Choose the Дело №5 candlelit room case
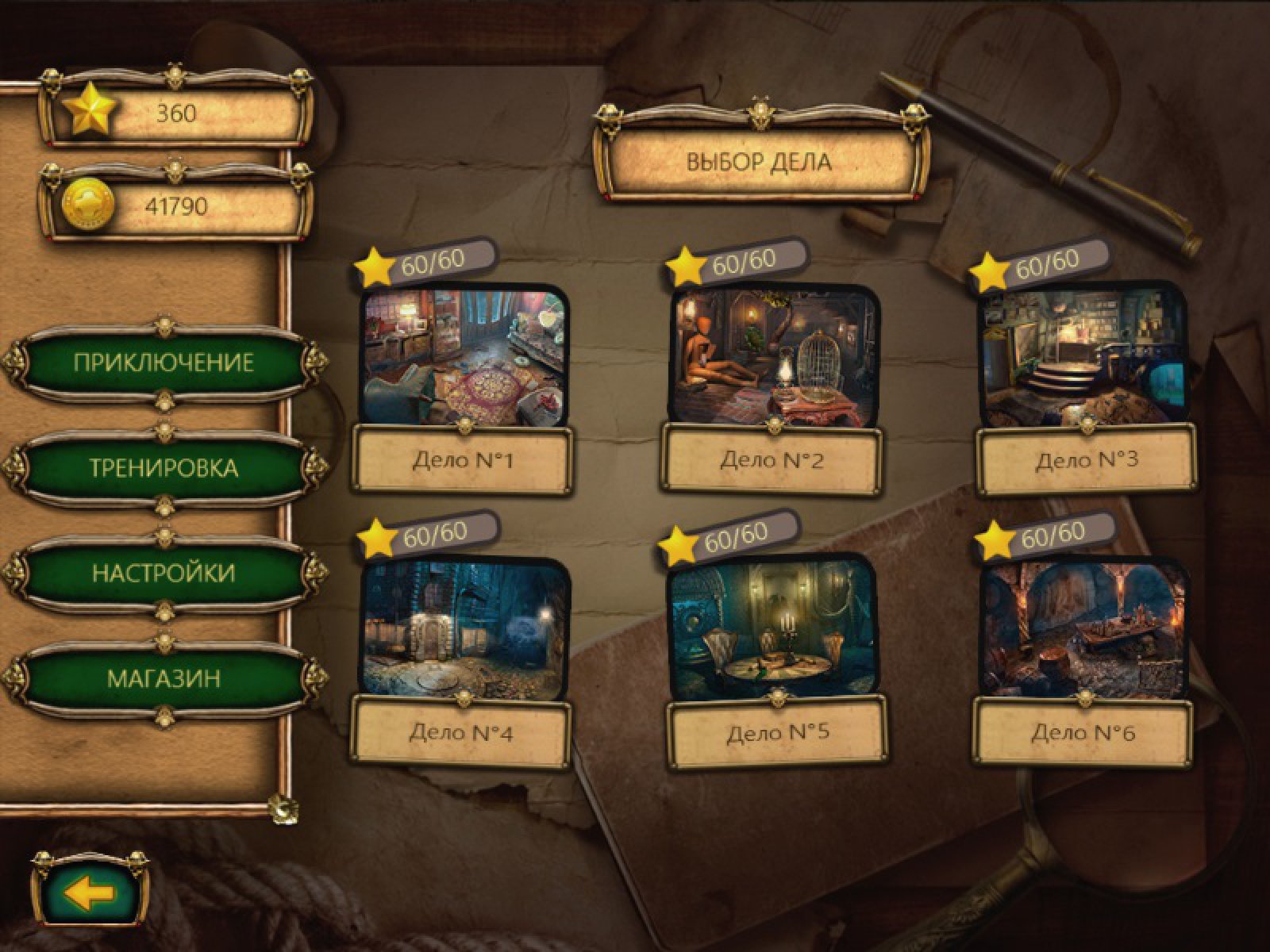 pyautogui.click(x=776, y=628)
